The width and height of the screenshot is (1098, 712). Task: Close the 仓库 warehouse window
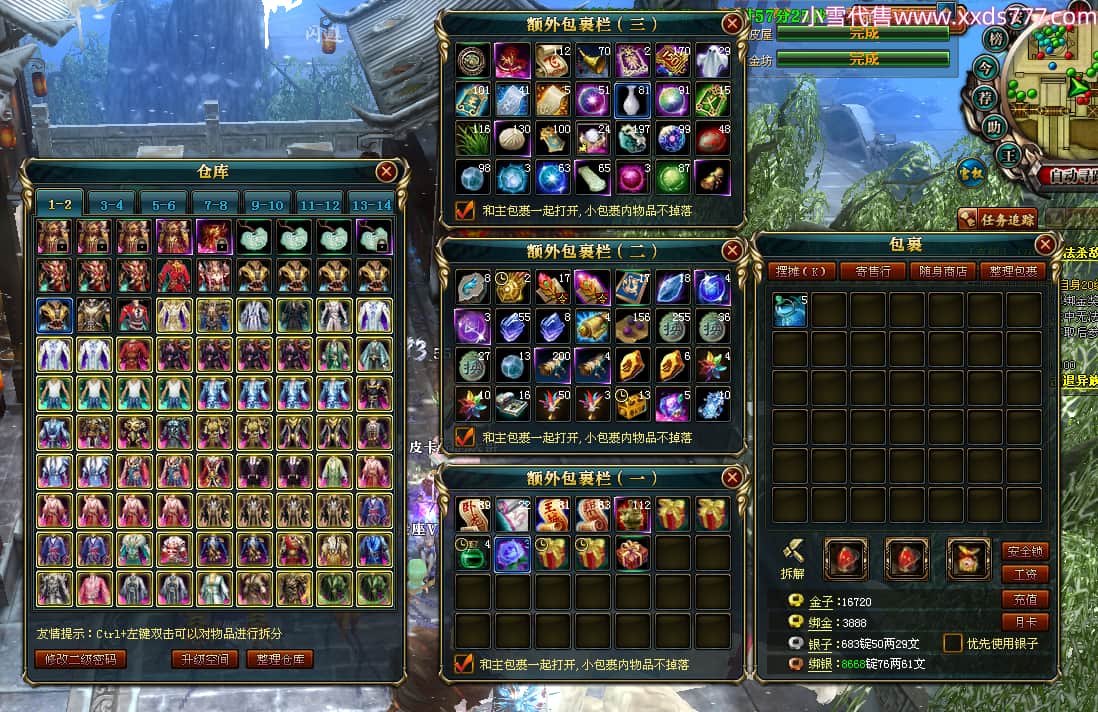(386, 172)
